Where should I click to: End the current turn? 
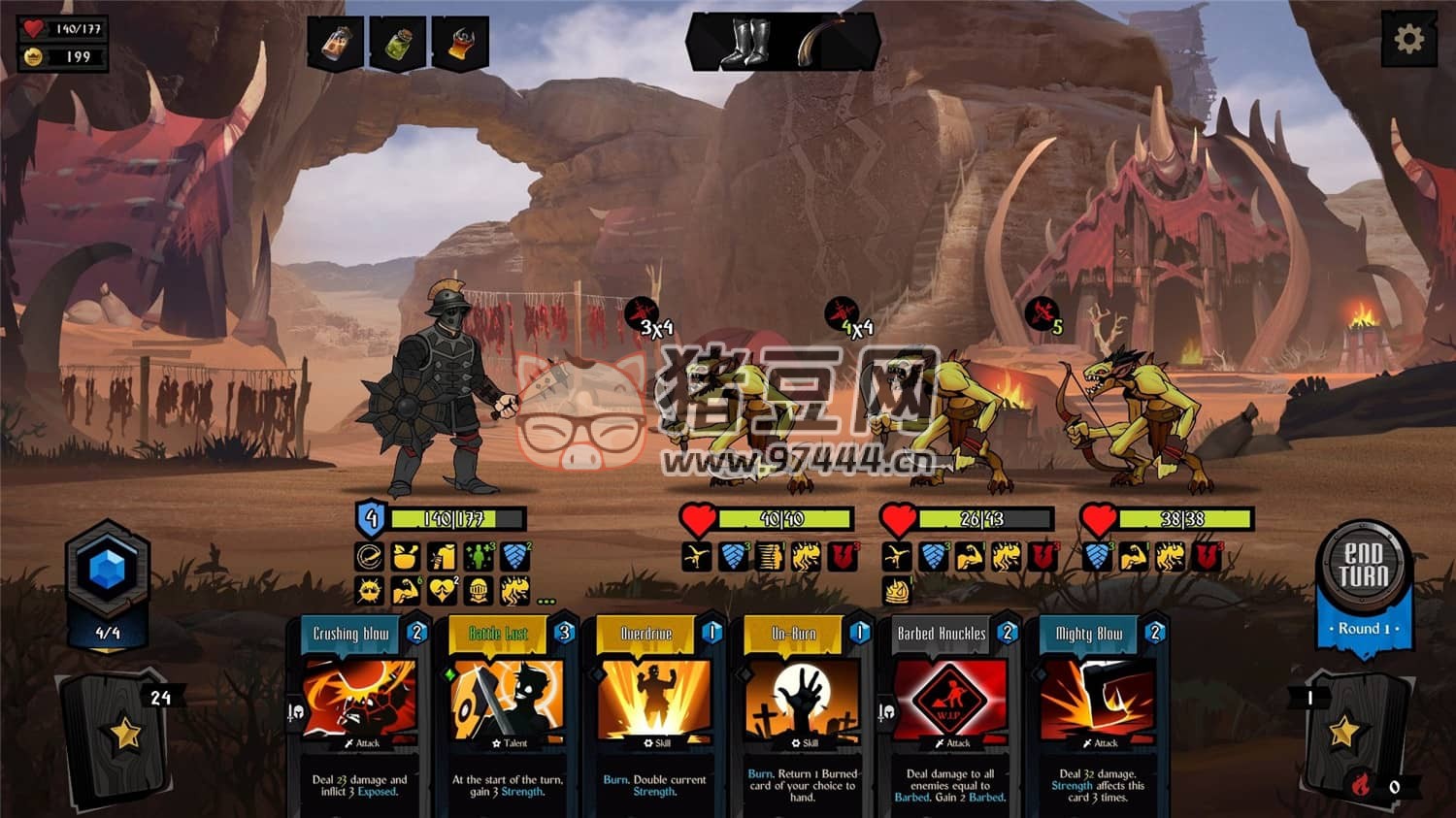1364,567
